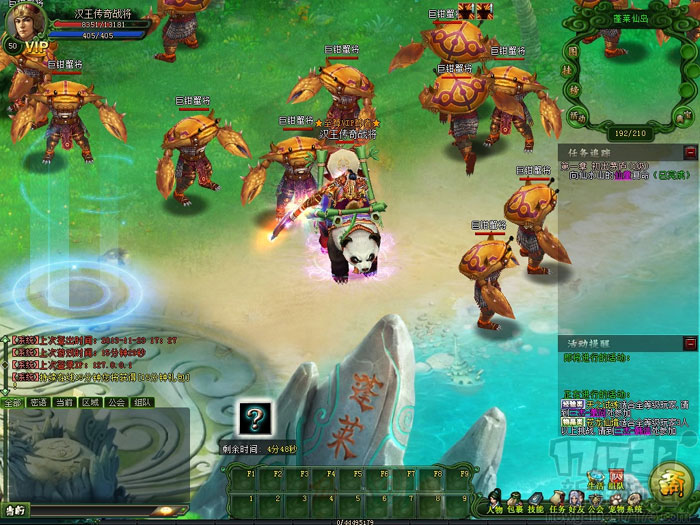Click the player portrait avatar

pyautogui.click(x=27, y=25)
